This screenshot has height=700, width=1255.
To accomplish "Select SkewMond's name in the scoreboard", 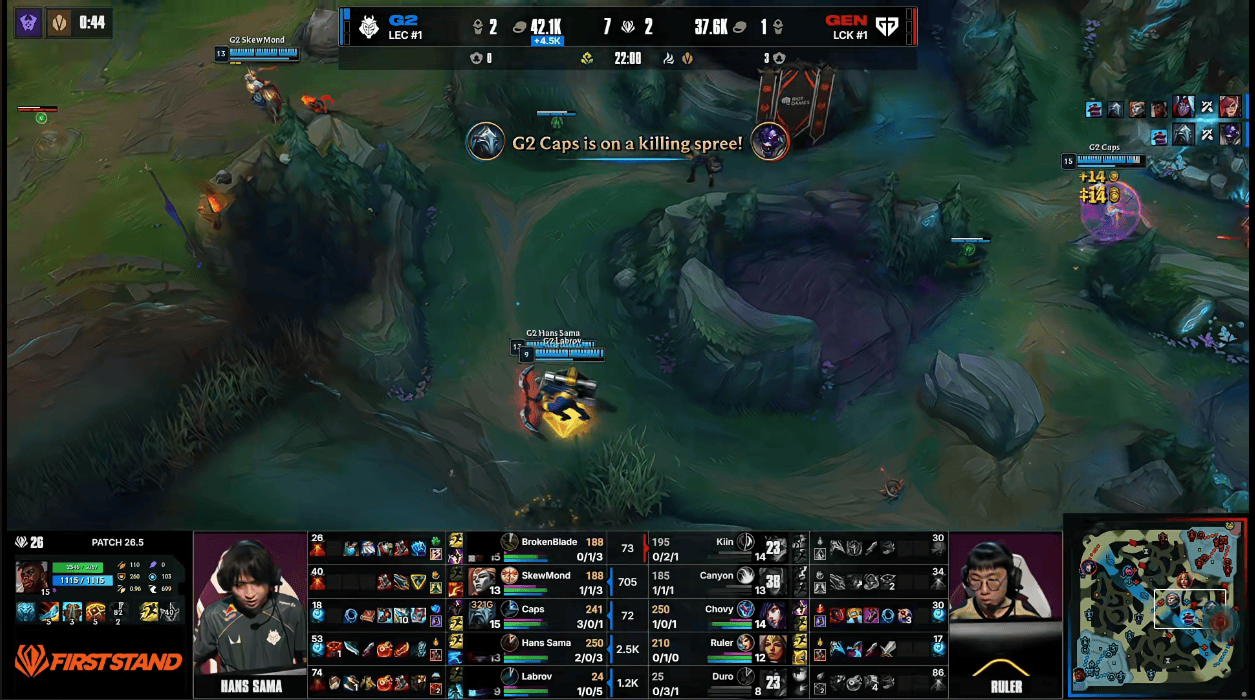I will [x=546, y=575].
